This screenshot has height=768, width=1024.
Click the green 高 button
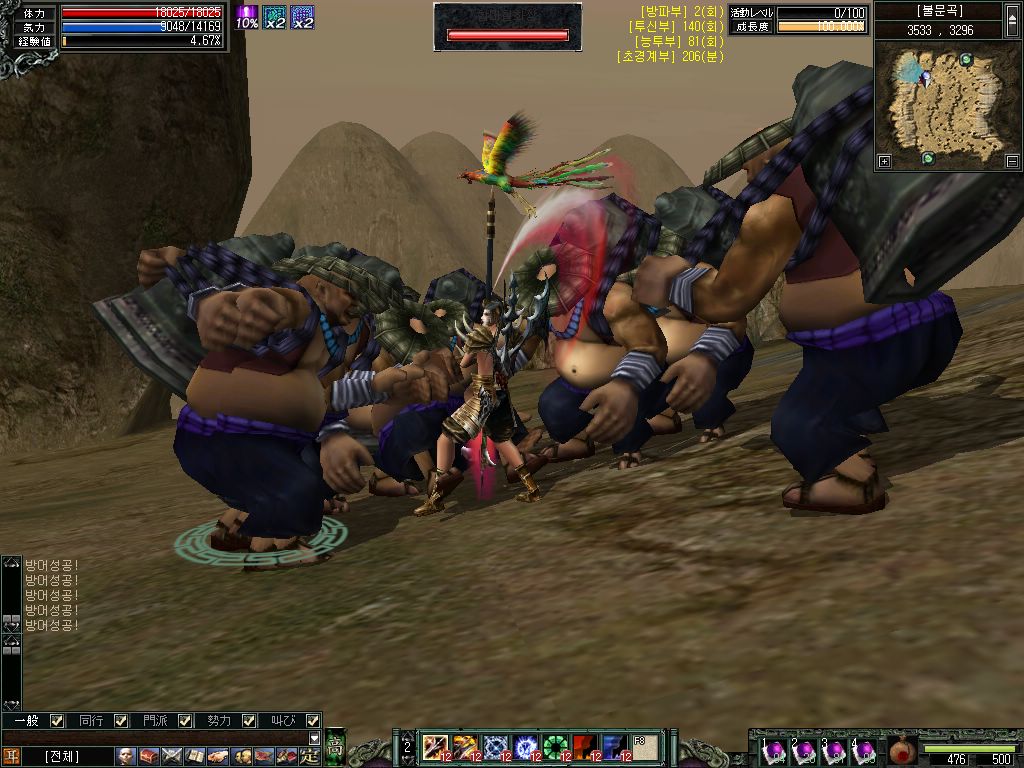[x=336, y=747]
